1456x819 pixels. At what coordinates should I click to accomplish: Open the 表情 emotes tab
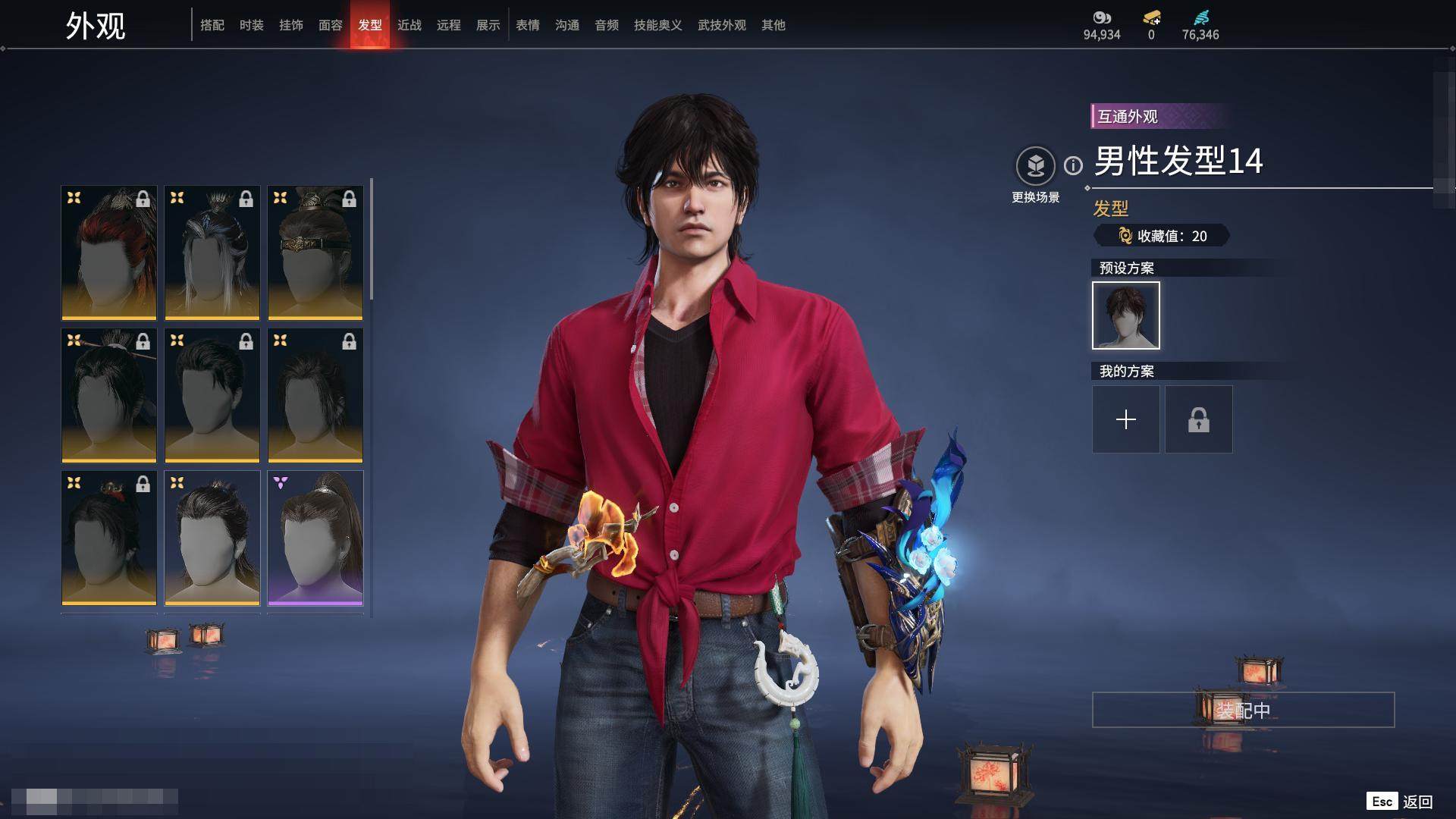pyautogui.click(x=528, y=25)
